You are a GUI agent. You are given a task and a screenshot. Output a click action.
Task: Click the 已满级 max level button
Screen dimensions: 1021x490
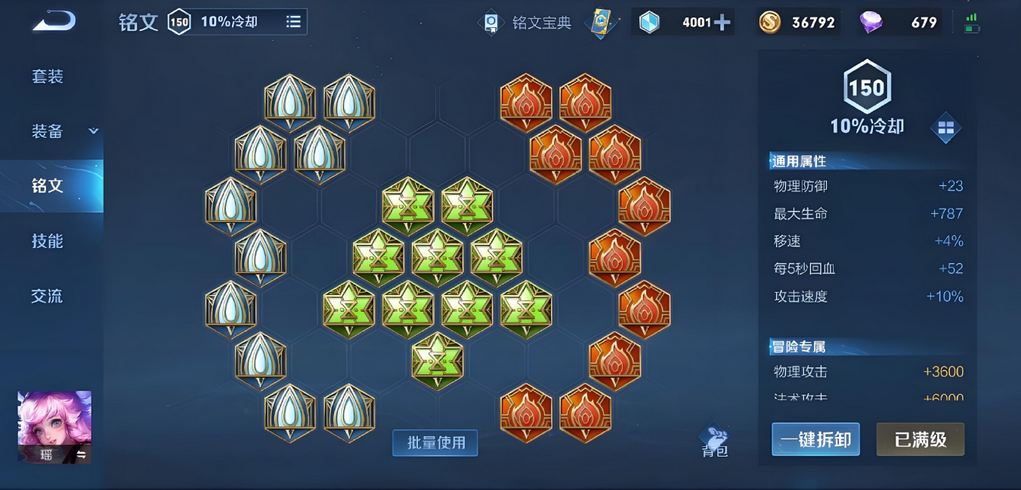point(920,439)
